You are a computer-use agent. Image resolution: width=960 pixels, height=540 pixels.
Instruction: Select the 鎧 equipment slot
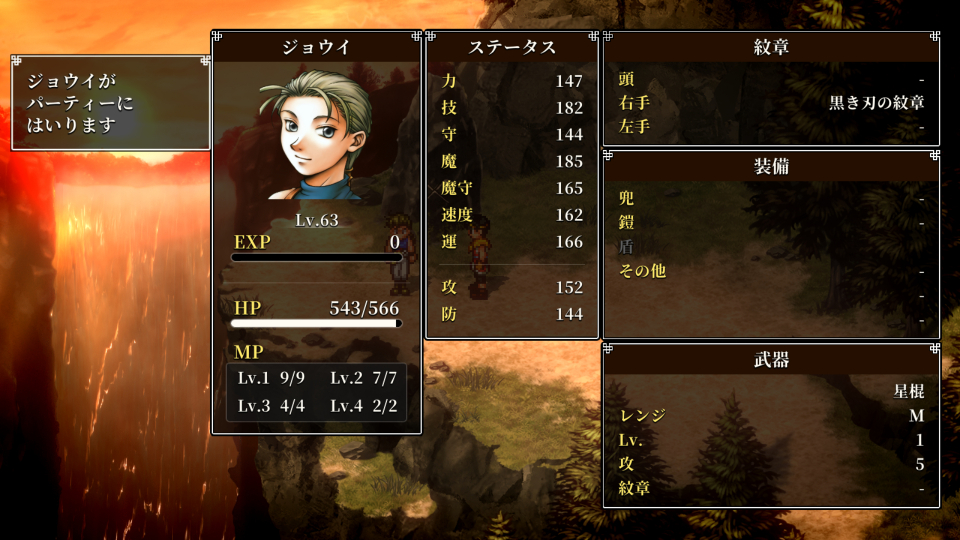pos(771,222)
